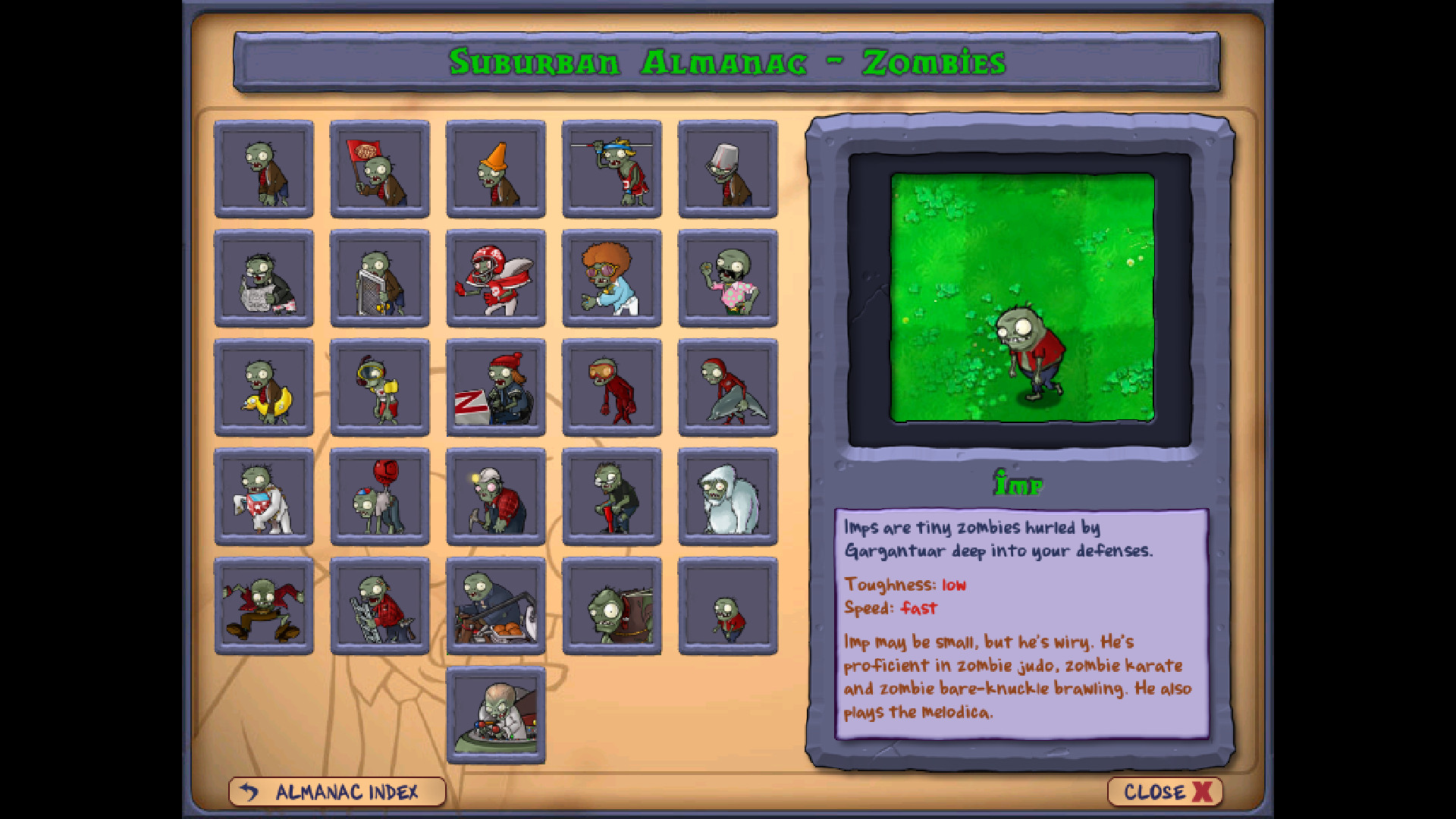
Task: Select the Flag Zombie almanac entry
Action: click(381, 168)
